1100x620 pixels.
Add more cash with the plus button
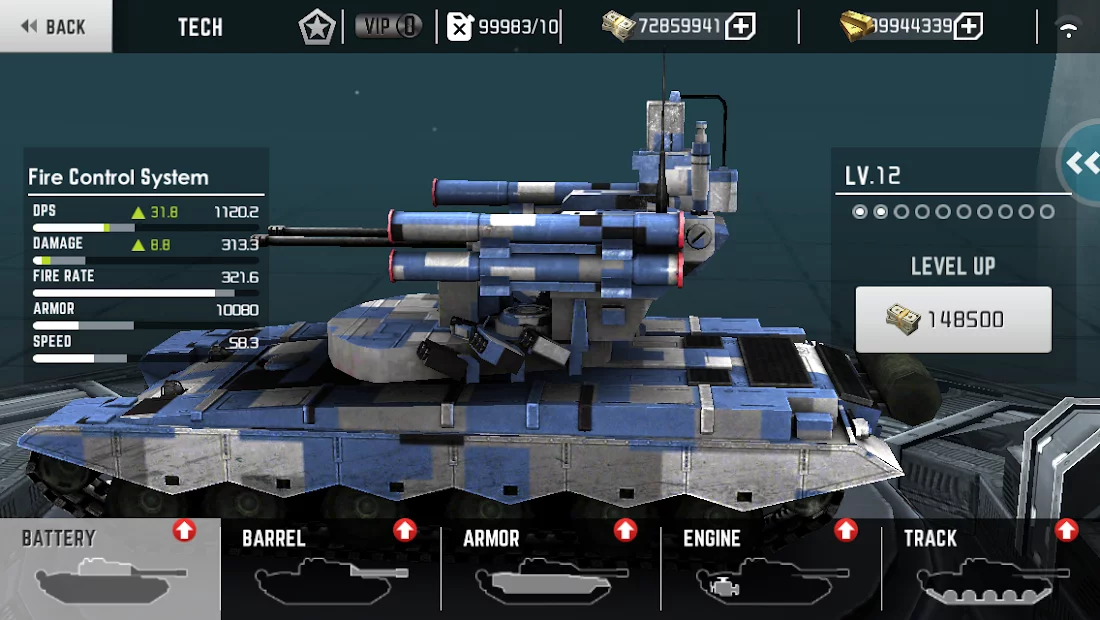739,27
